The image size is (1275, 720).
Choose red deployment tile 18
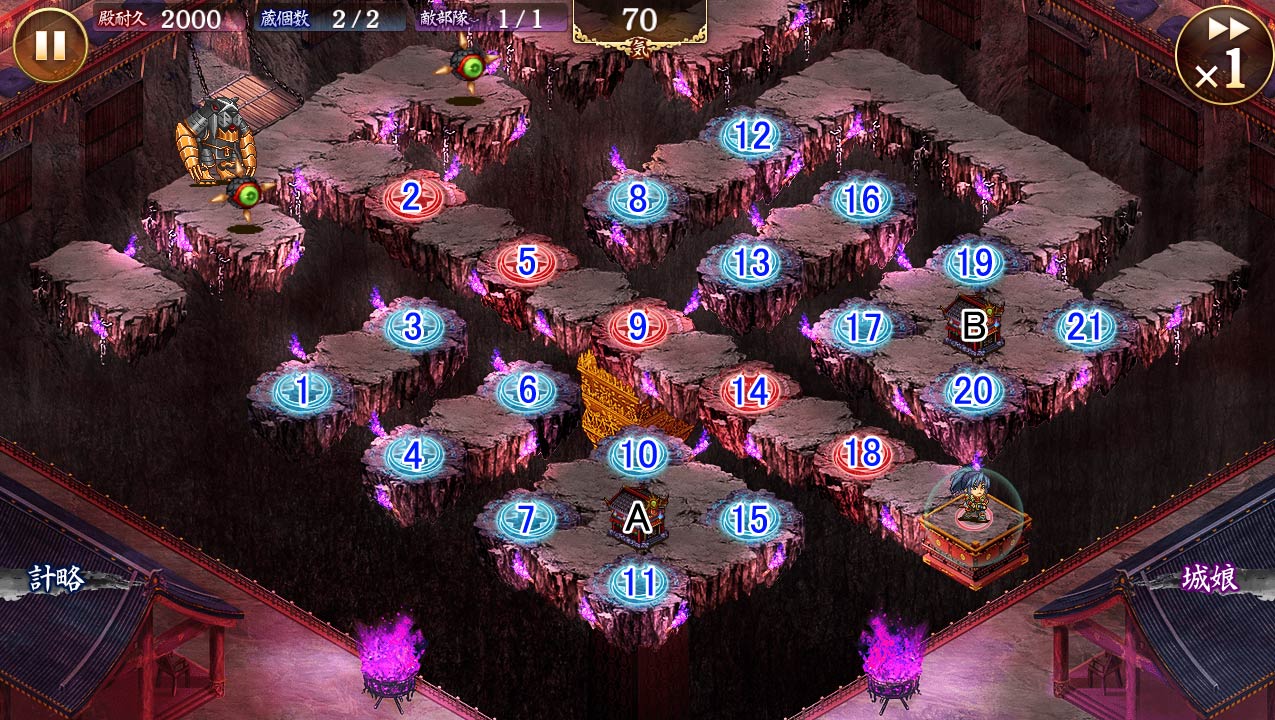coord(862,455)
